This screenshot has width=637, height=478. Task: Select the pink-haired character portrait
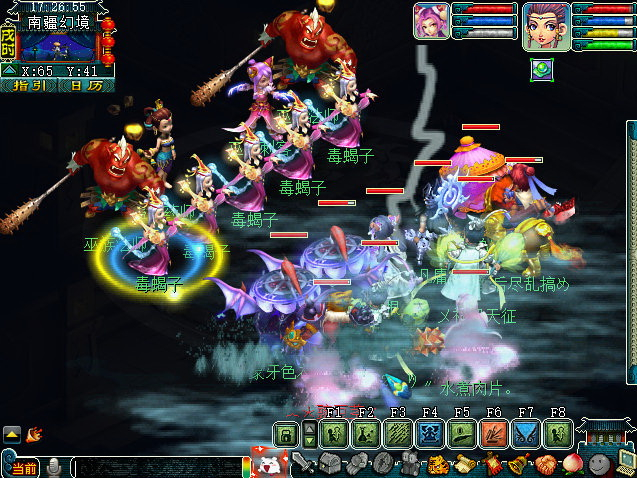(x=431, y=20)
